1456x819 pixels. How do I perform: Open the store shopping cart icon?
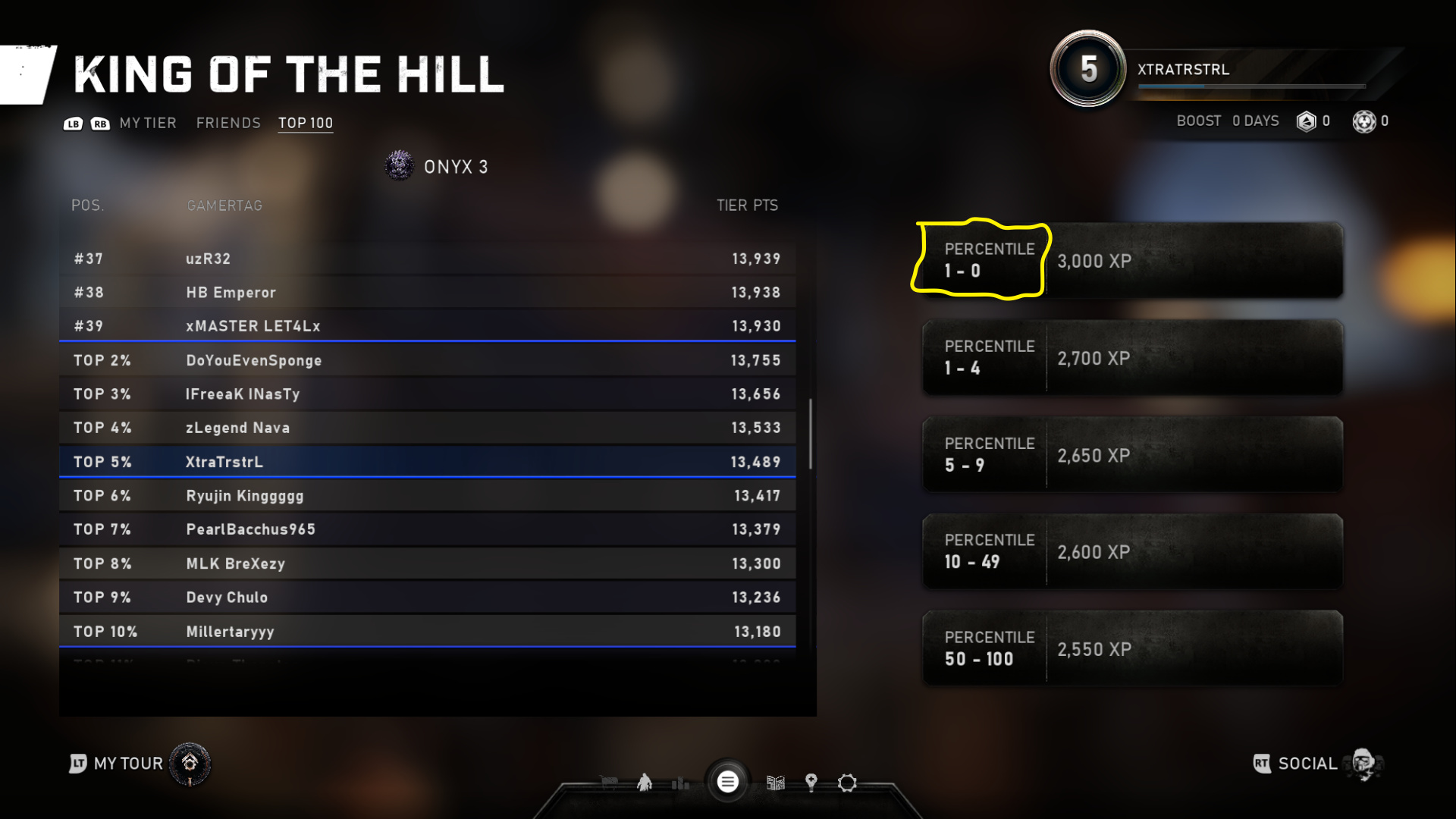coord(609,783)
